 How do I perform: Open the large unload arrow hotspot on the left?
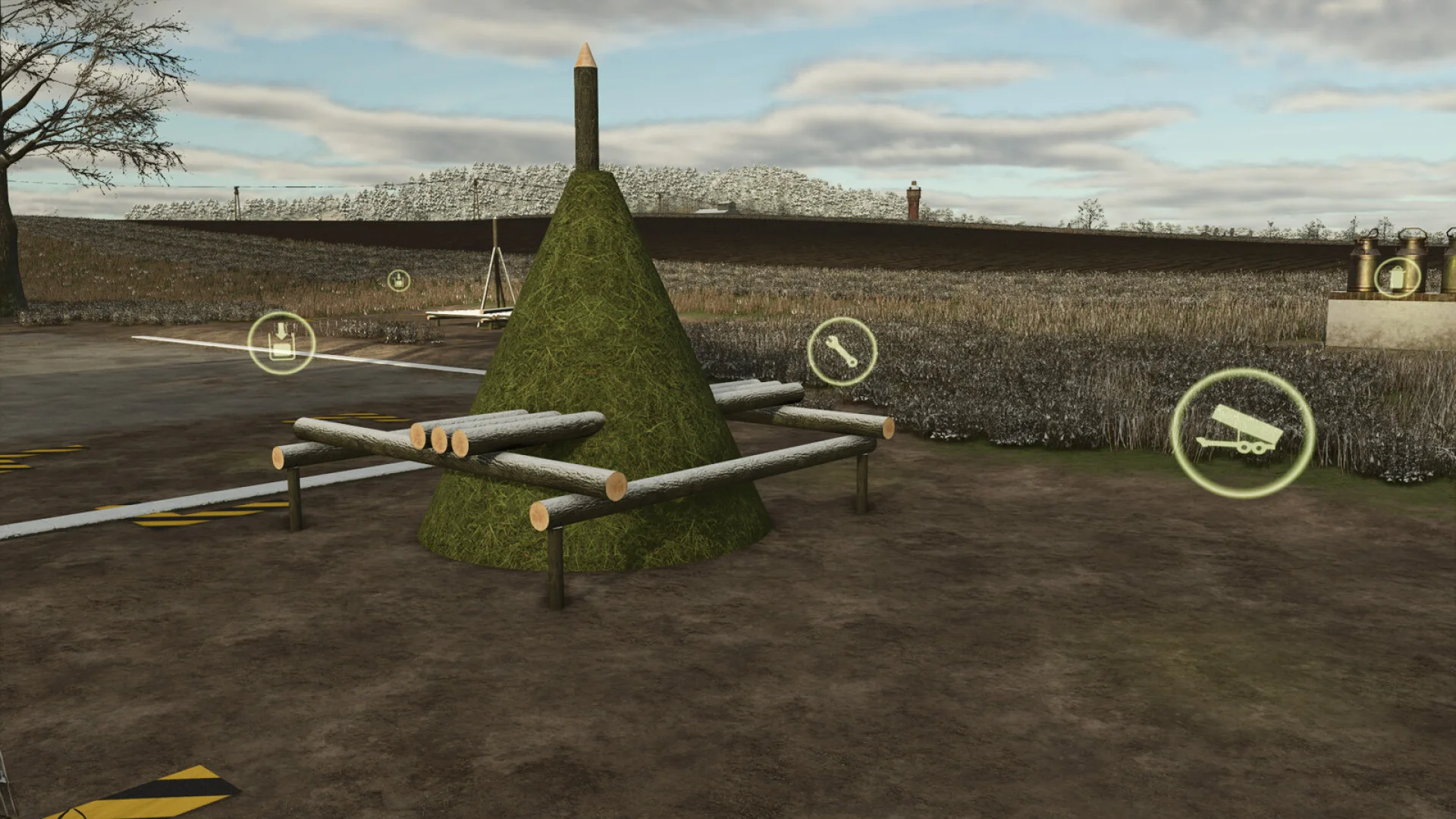(x=281, y=343)
